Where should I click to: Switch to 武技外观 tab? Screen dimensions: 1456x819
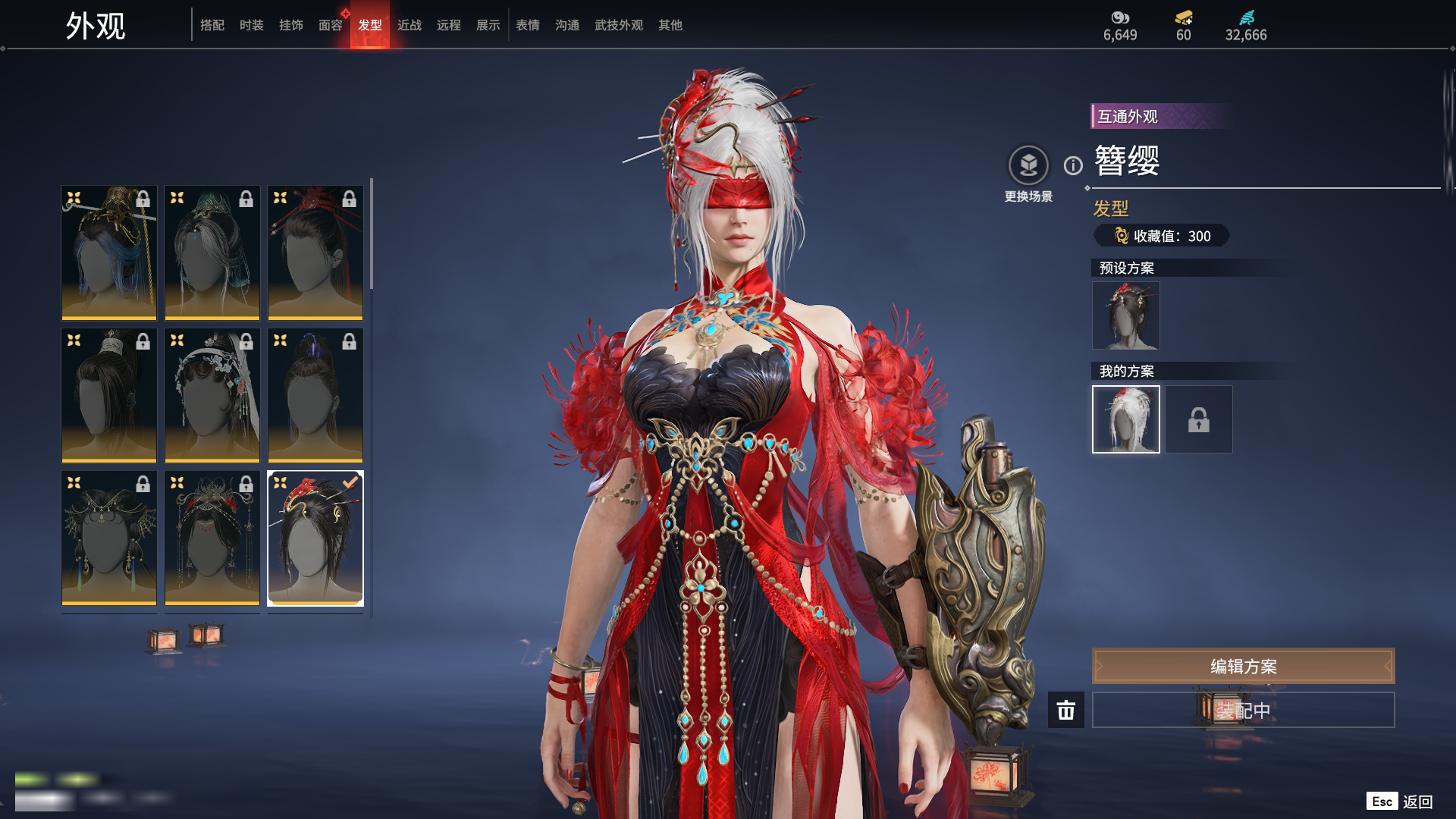point(618,25)
